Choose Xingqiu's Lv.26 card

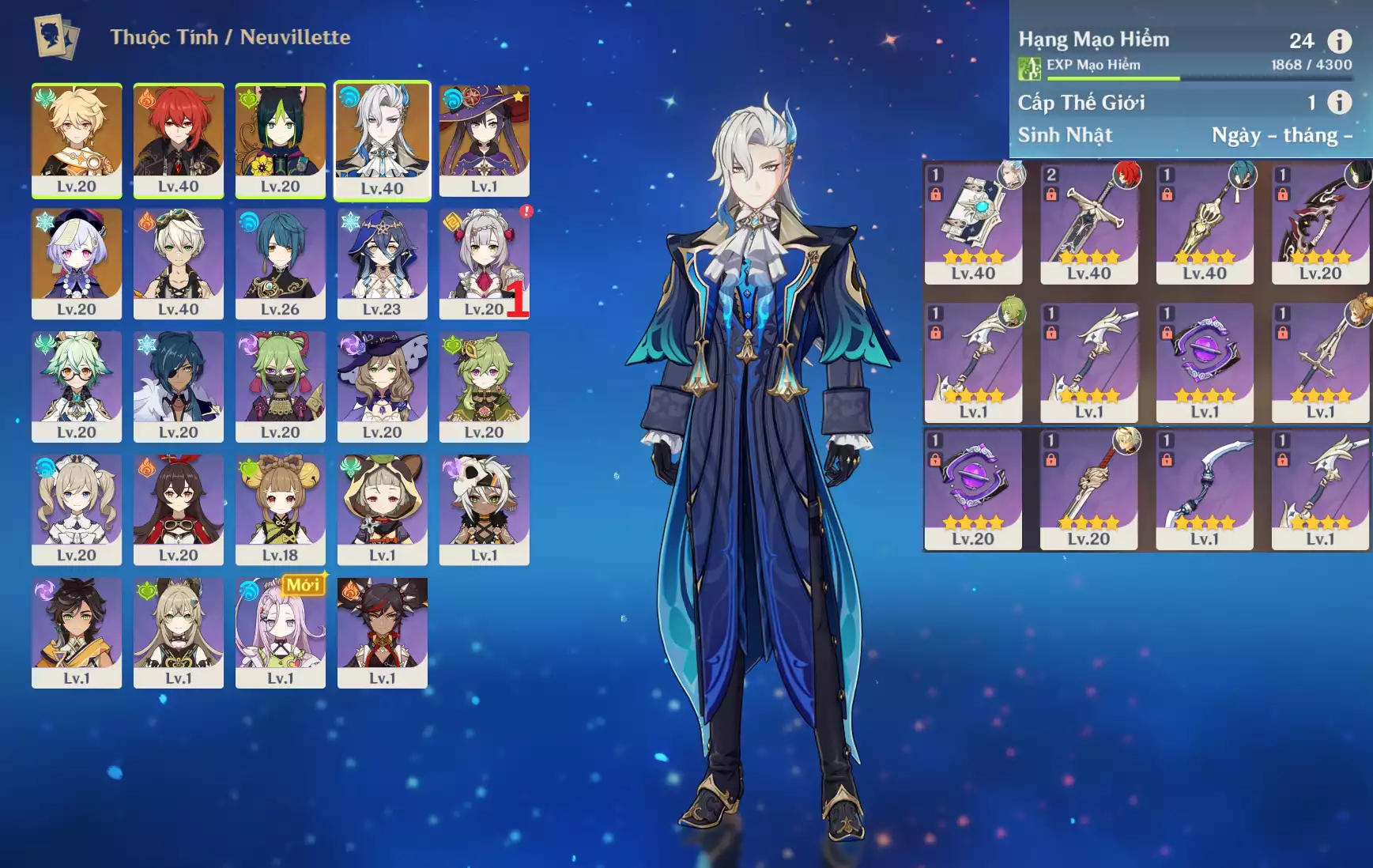(x=281, y=263)
